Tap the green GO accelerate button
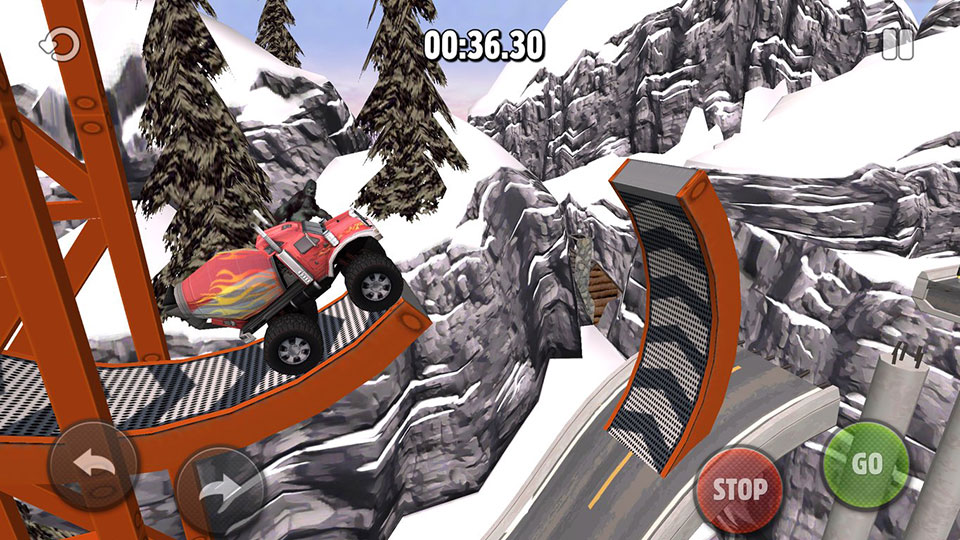This screenshot has height=540, width=960. coord(865,465)
